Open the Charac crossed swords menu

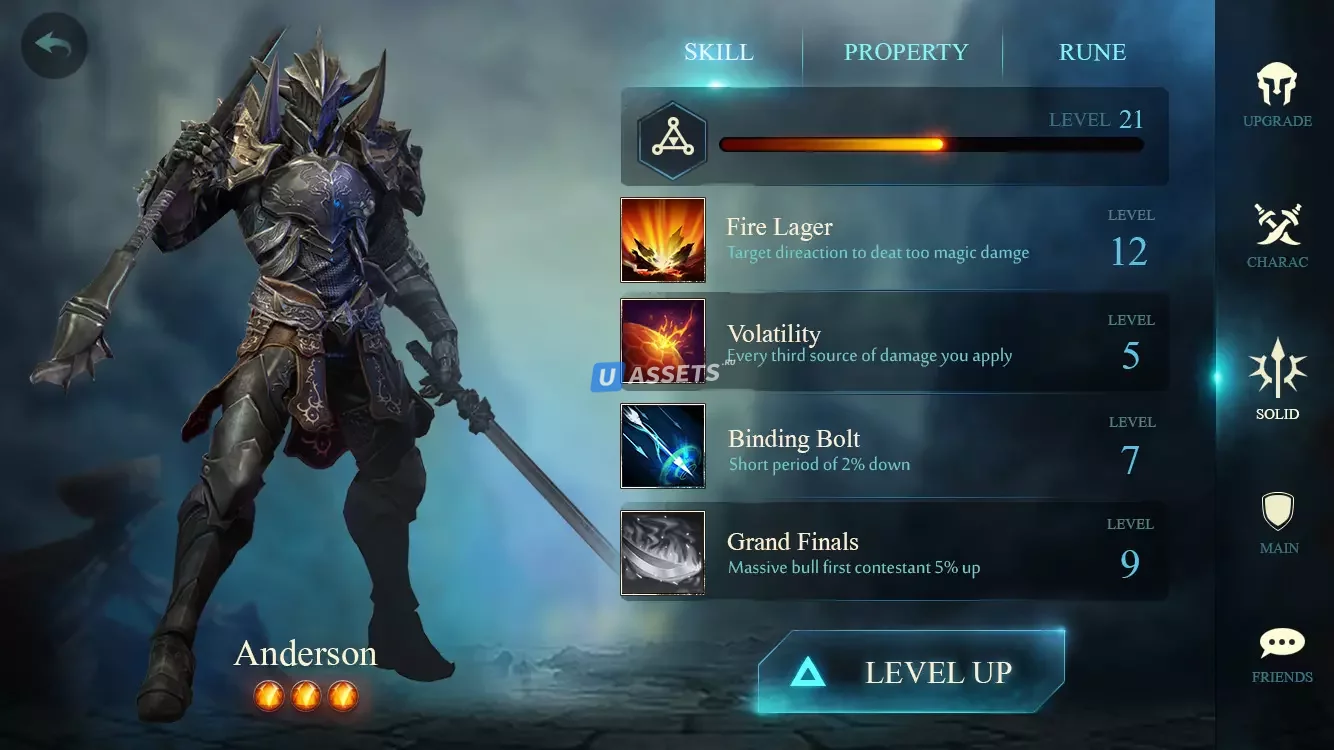[1277, 235]
